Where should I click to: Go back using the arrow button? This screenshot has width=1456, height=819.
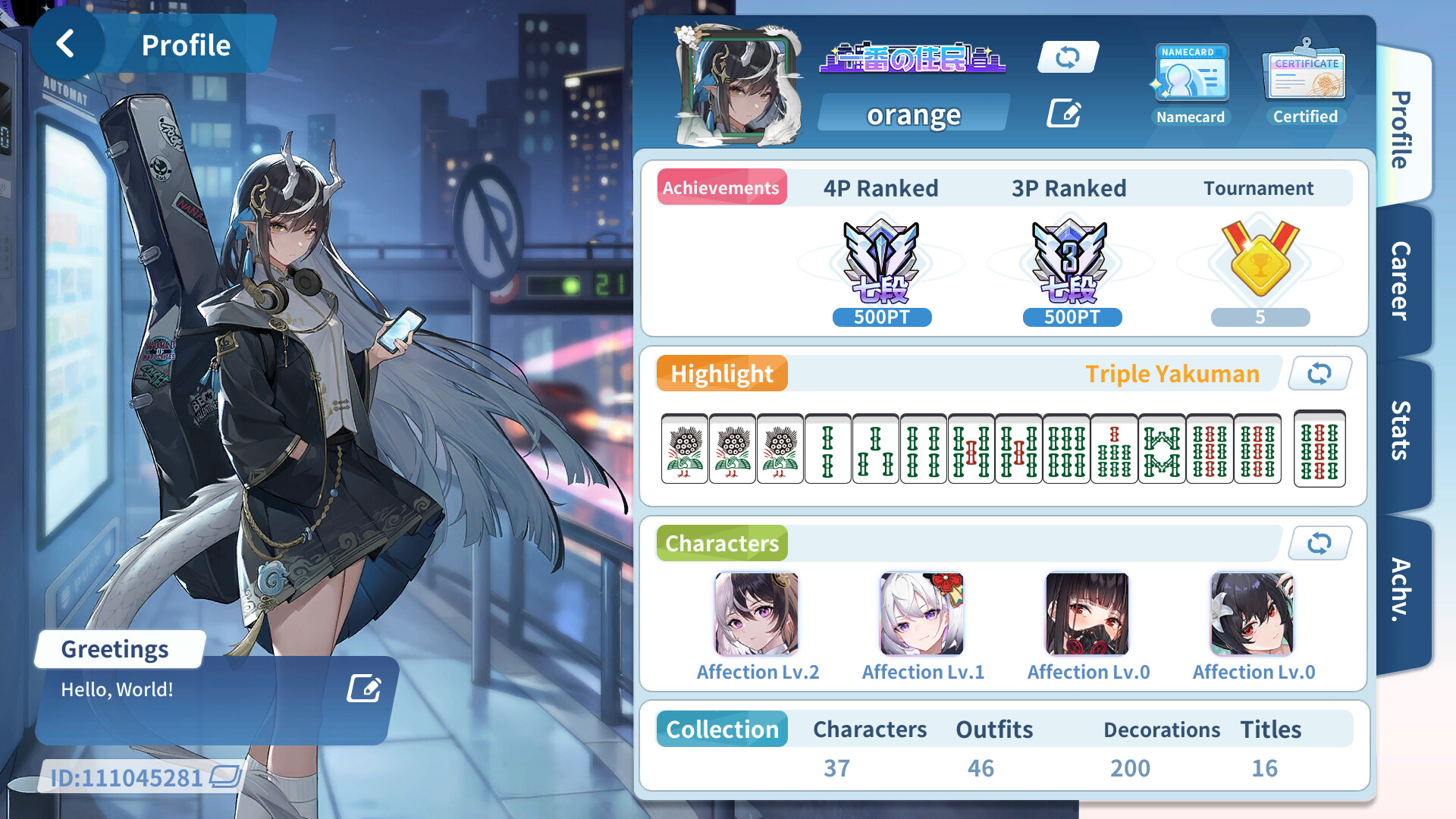[x=68, y=43]
